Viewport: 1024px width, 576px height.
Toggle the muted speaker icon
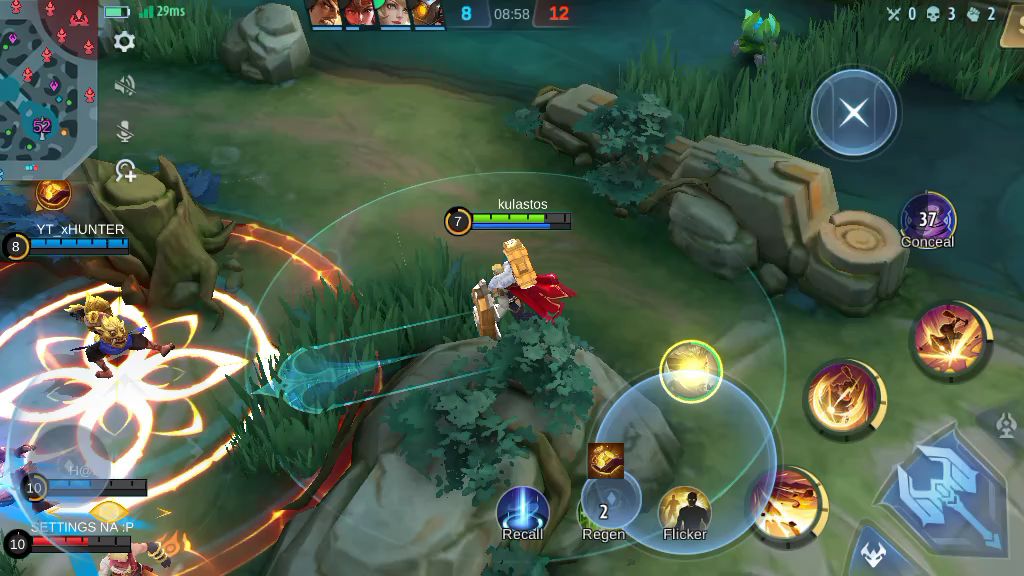125,86
